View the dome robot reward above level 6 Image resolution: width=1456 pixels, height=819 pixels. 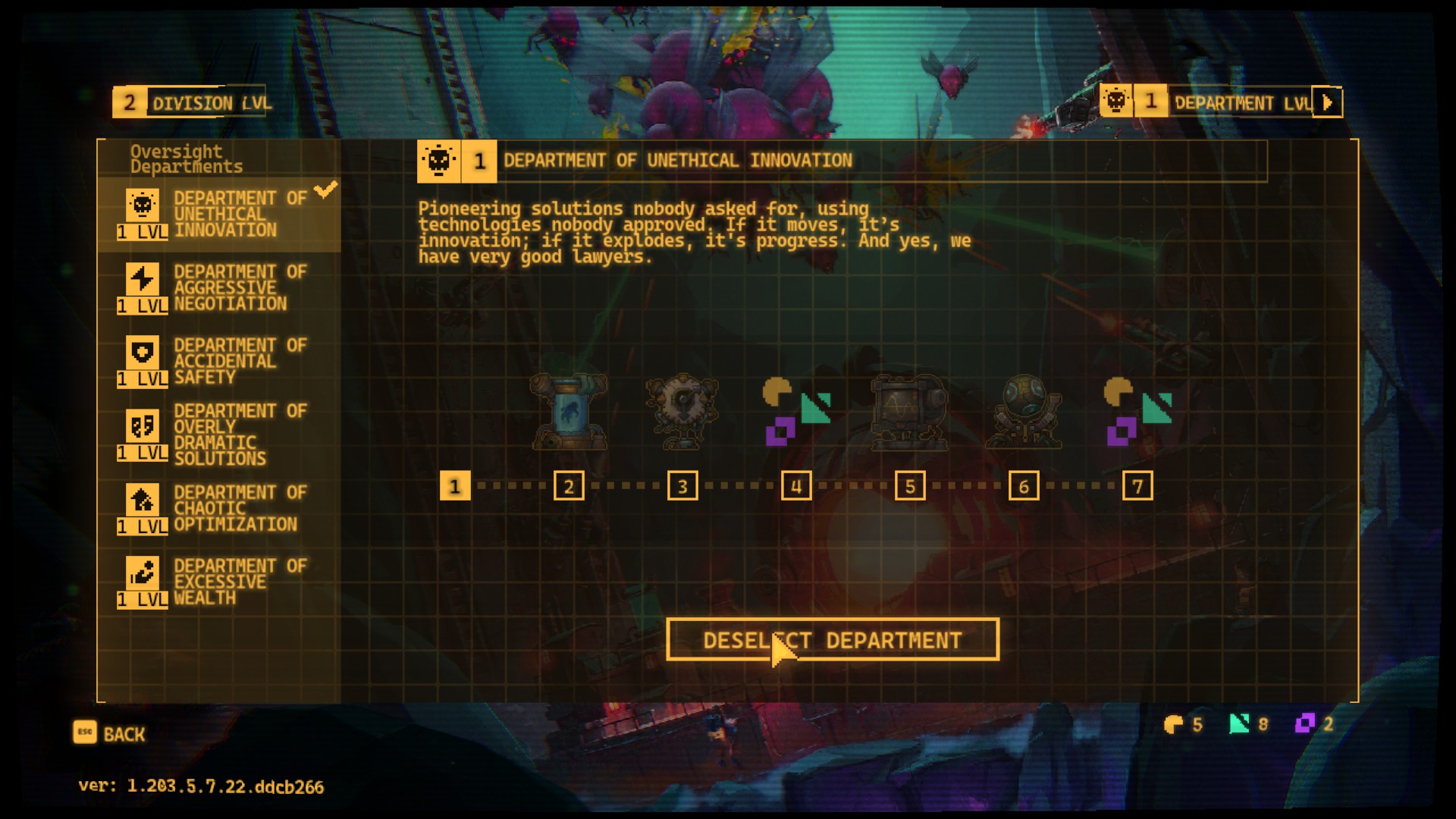click(x=1023, y=412)
